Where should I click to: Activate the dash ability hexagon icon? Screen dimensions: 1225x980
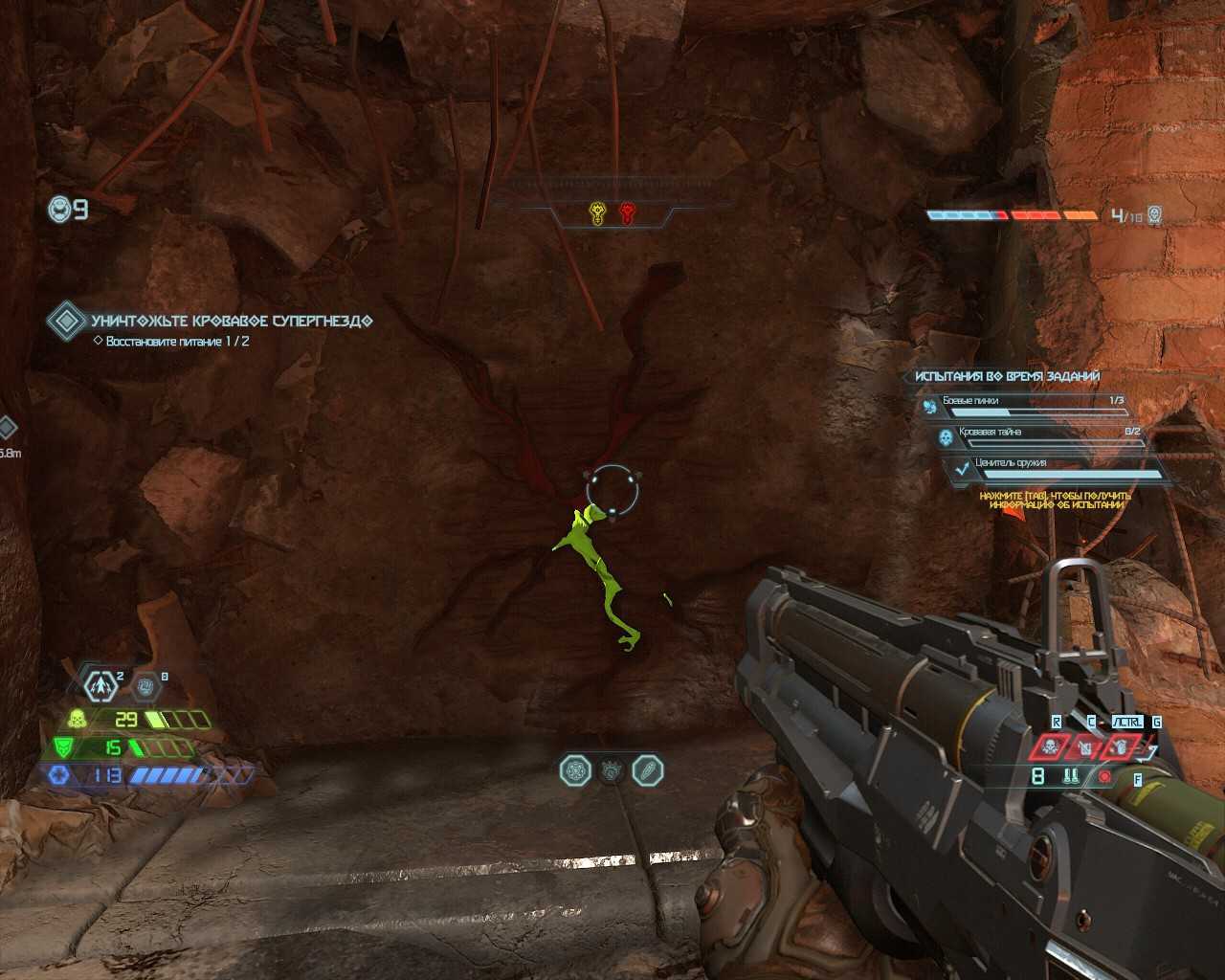100,685
